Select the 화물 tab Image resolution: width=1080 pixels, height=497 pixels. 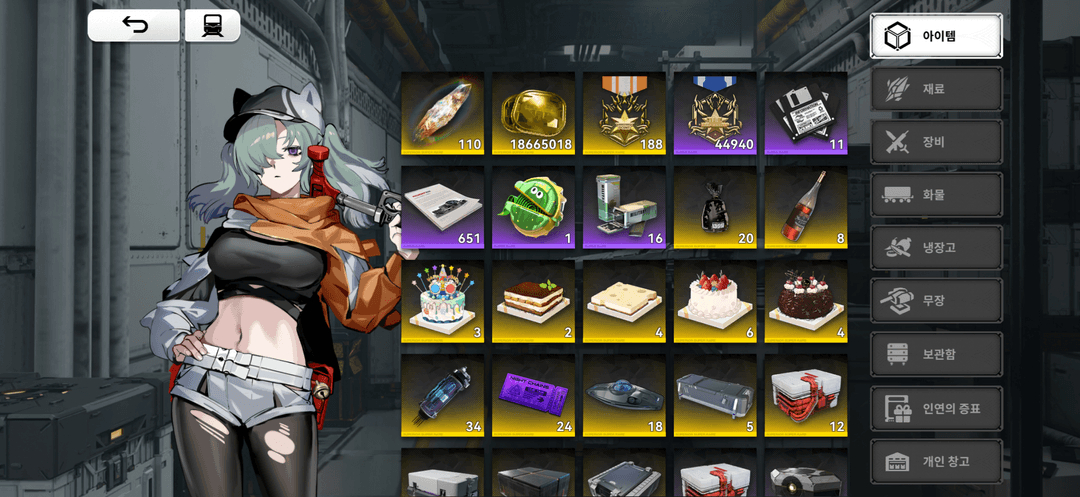click(x=936, y=195)
